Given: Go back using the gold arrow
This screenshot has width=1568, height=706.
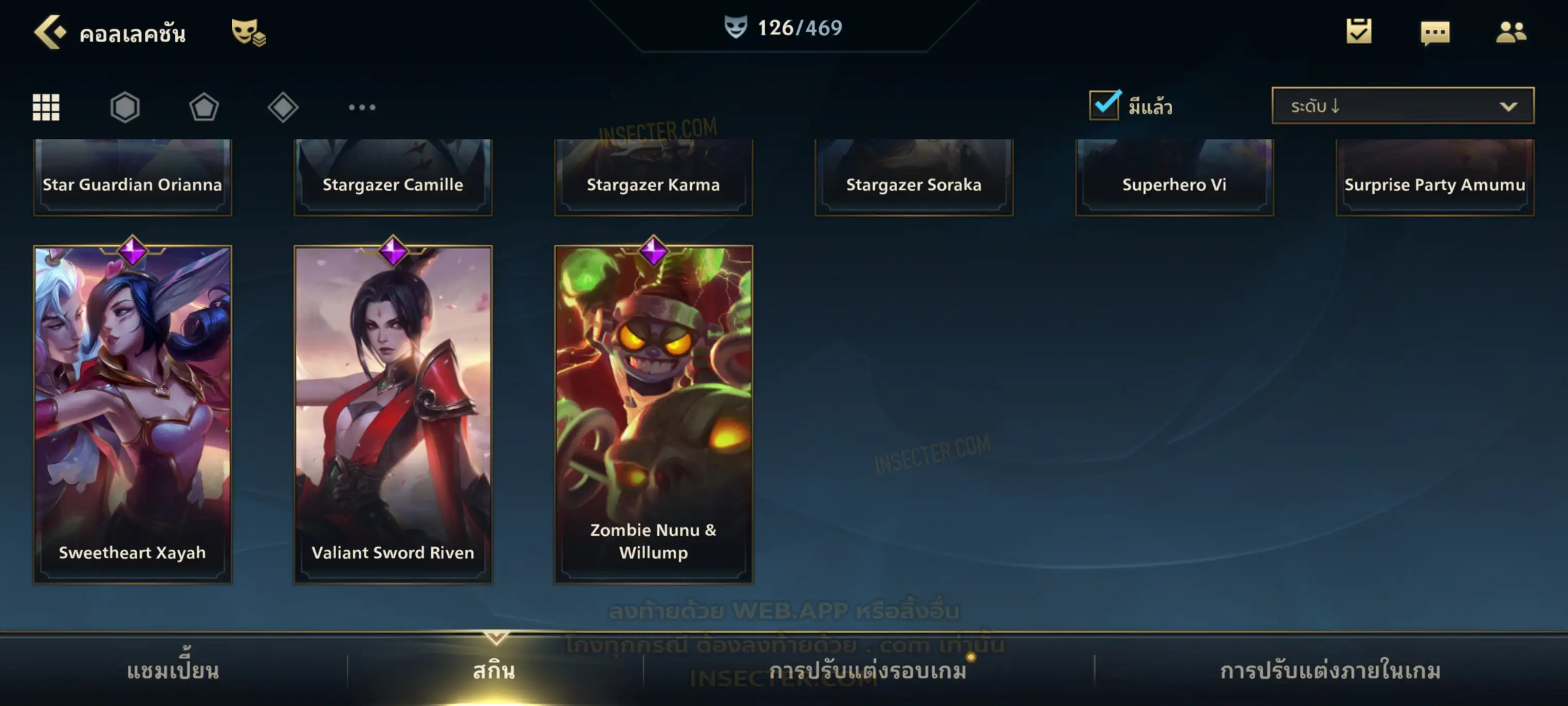Looking at the screenshot, I should click(x=50, y=32).
